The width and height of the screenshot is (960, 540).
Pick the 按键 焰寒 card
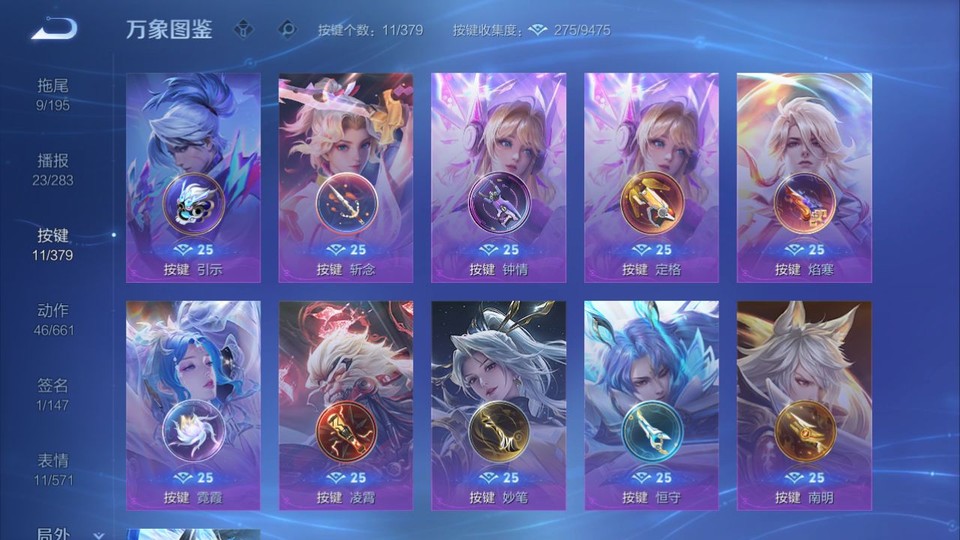(804, 178)
